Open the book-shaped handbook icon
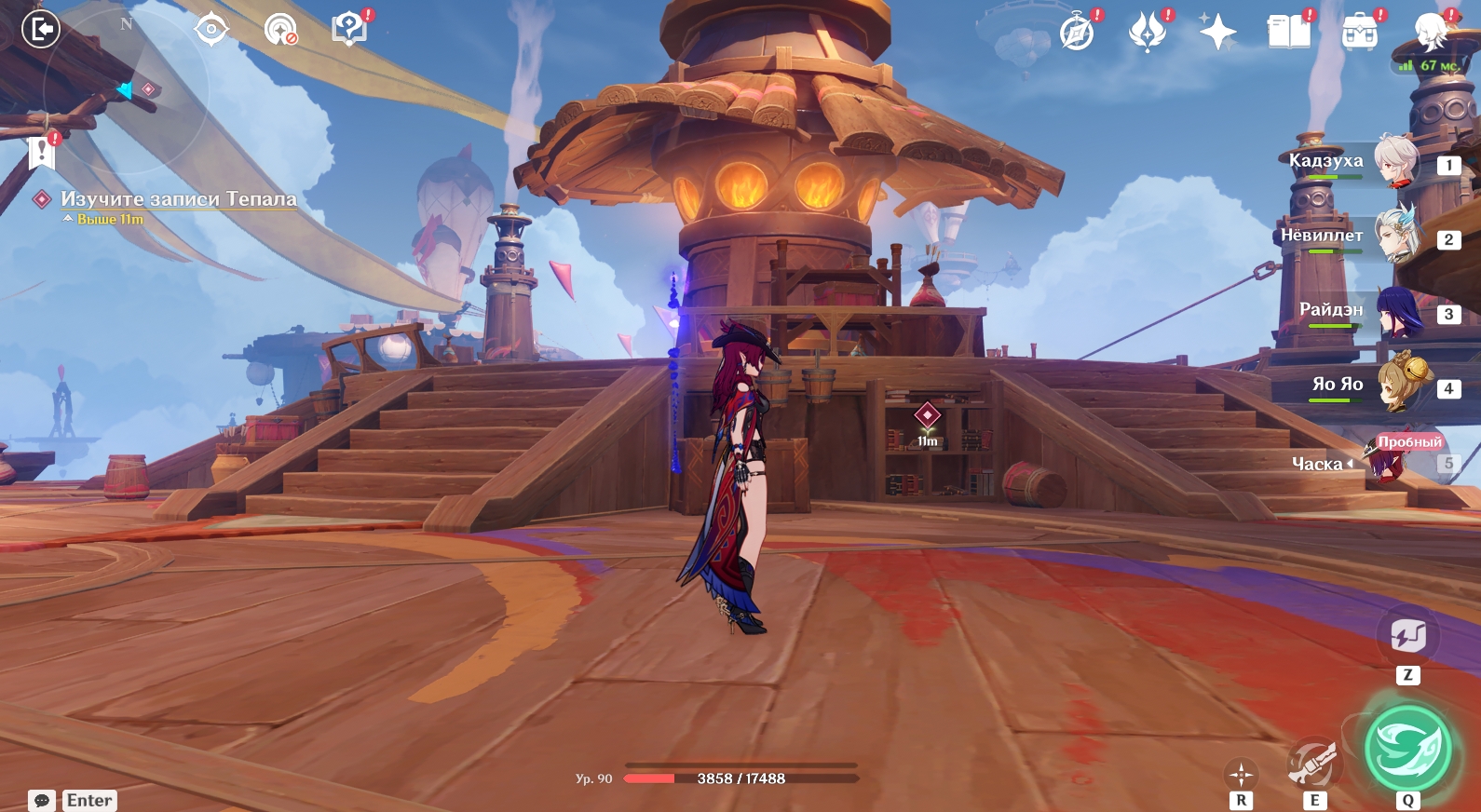Viewport: 1481px width, 812px height. pos(1289,33)
